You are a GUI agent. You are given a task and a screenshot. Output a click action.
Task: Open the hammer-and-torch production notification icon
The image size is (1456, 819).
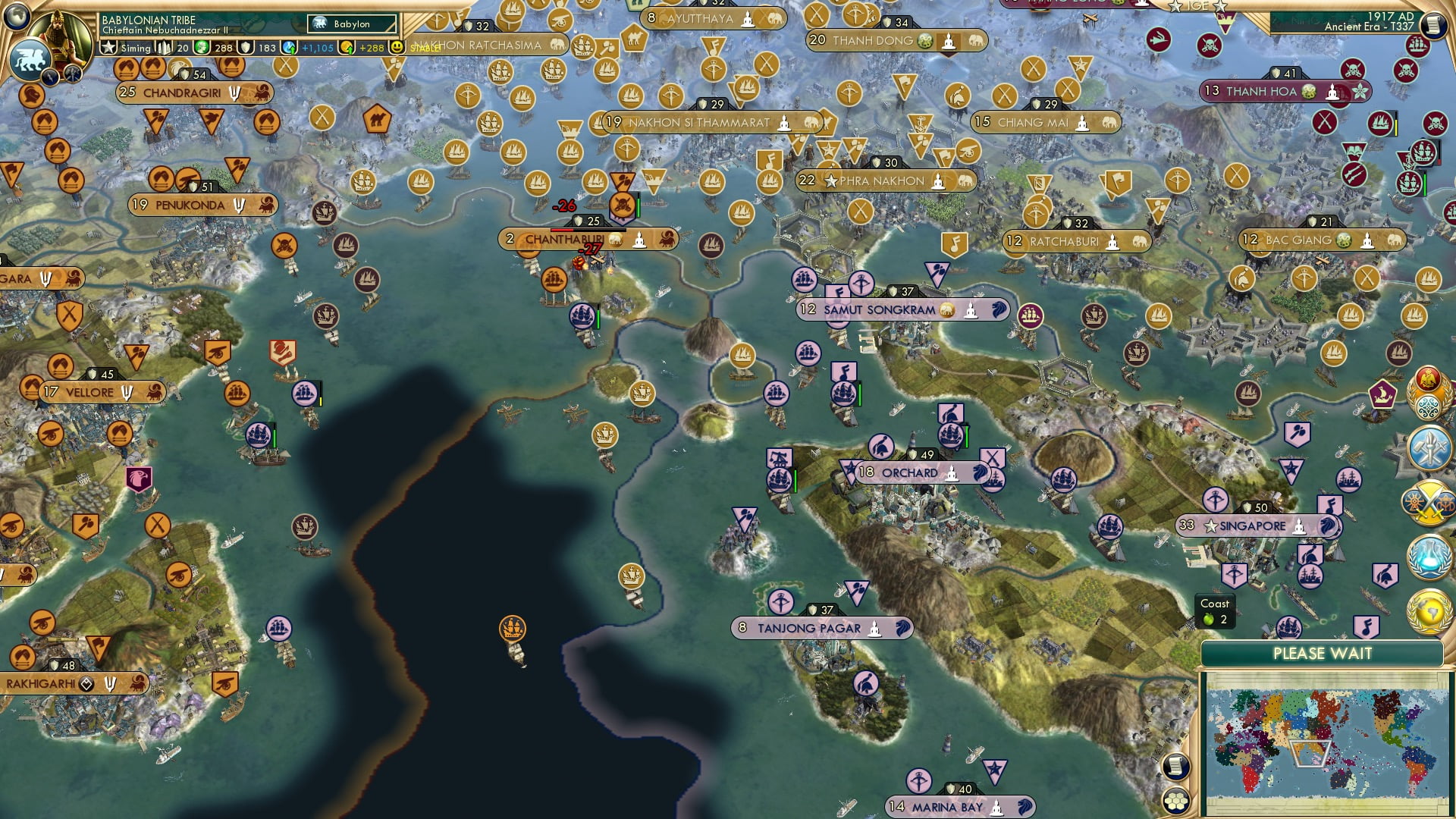pos(1428,447)
